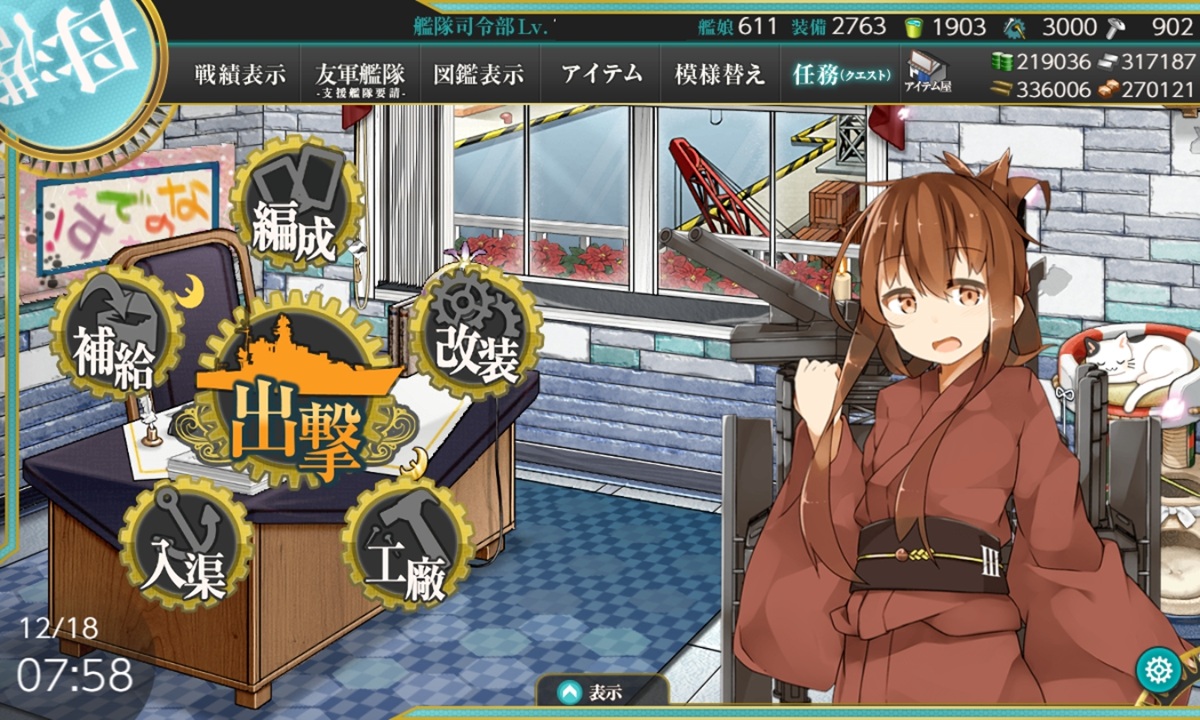
Task: Open the 戦績表示 records menu
Action: [x=240, y=74]
